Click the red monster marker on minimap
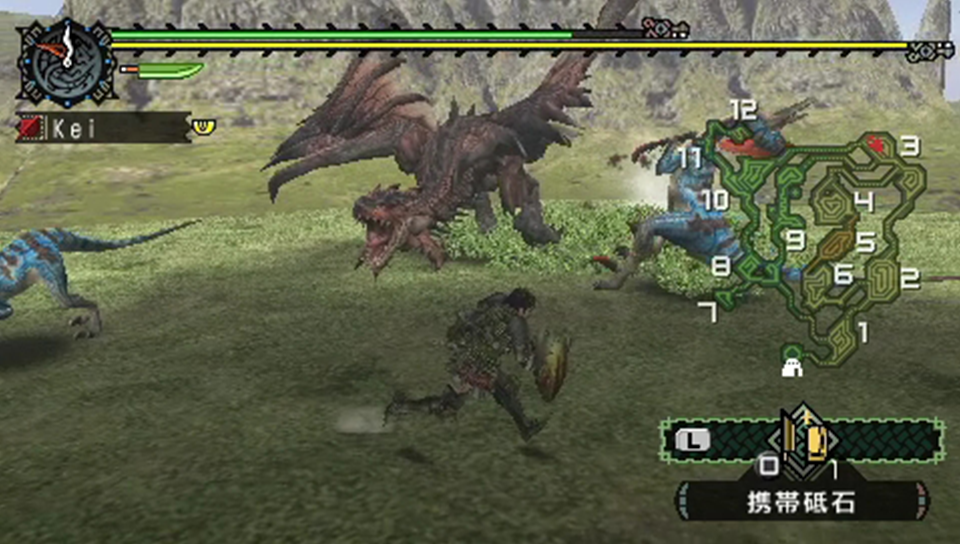The image size is (960, 544). (x=877, y=144)
